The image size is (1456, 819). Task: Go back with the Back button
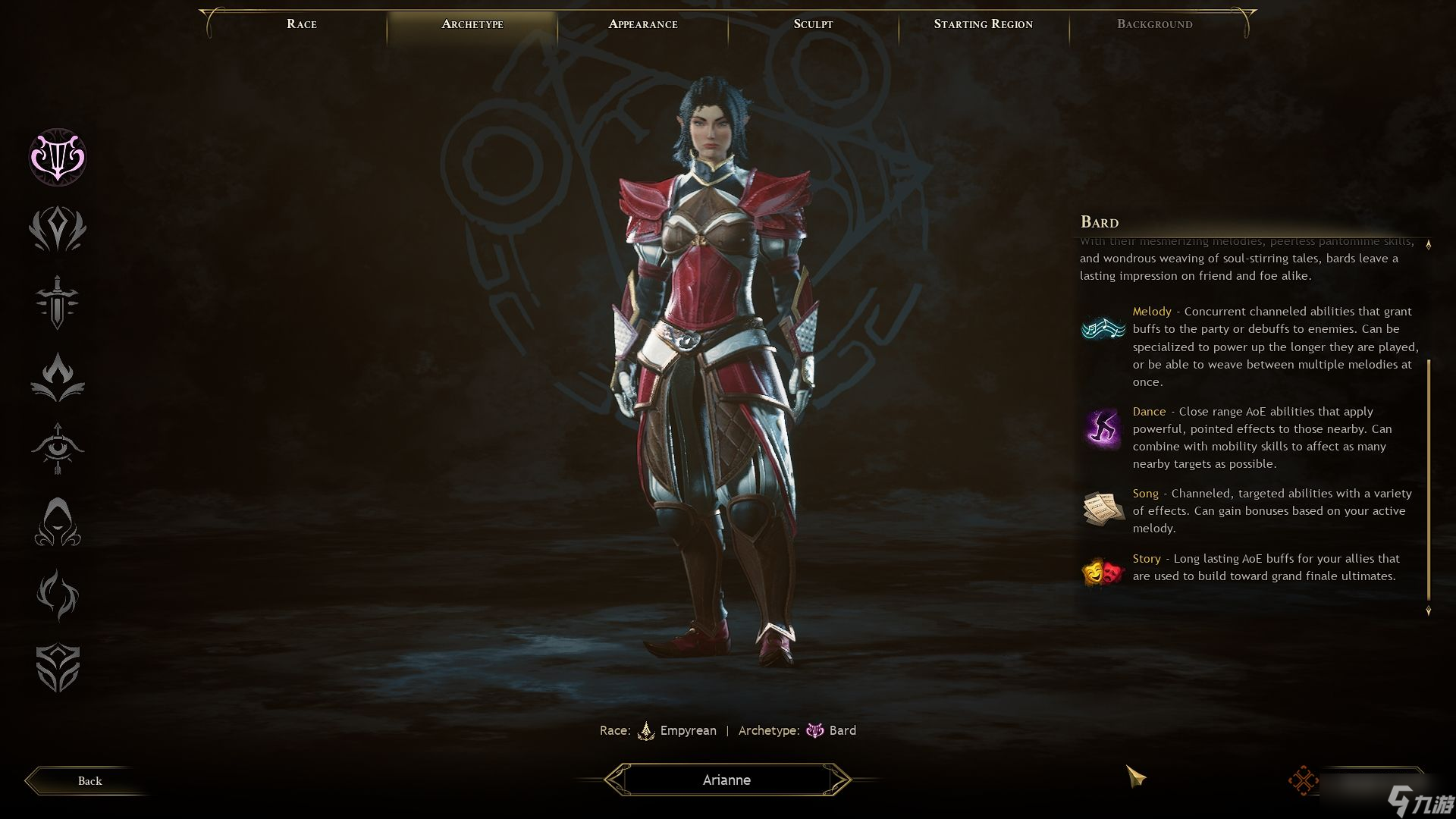click(x=89, y=781)
